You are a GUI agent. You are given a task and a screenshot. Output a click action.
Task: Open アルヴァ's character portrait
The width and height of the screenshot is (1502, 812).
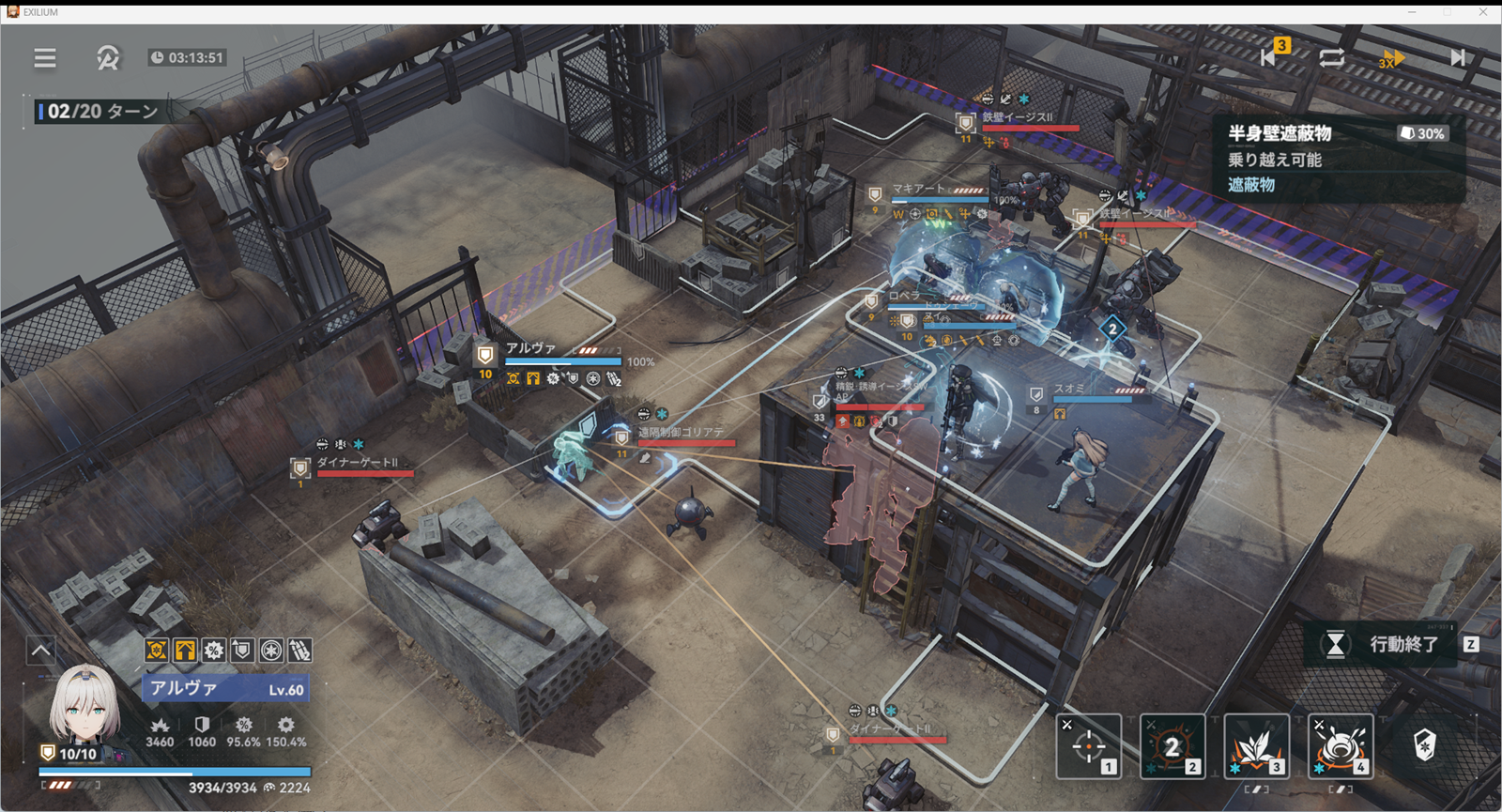pos(84,704)
